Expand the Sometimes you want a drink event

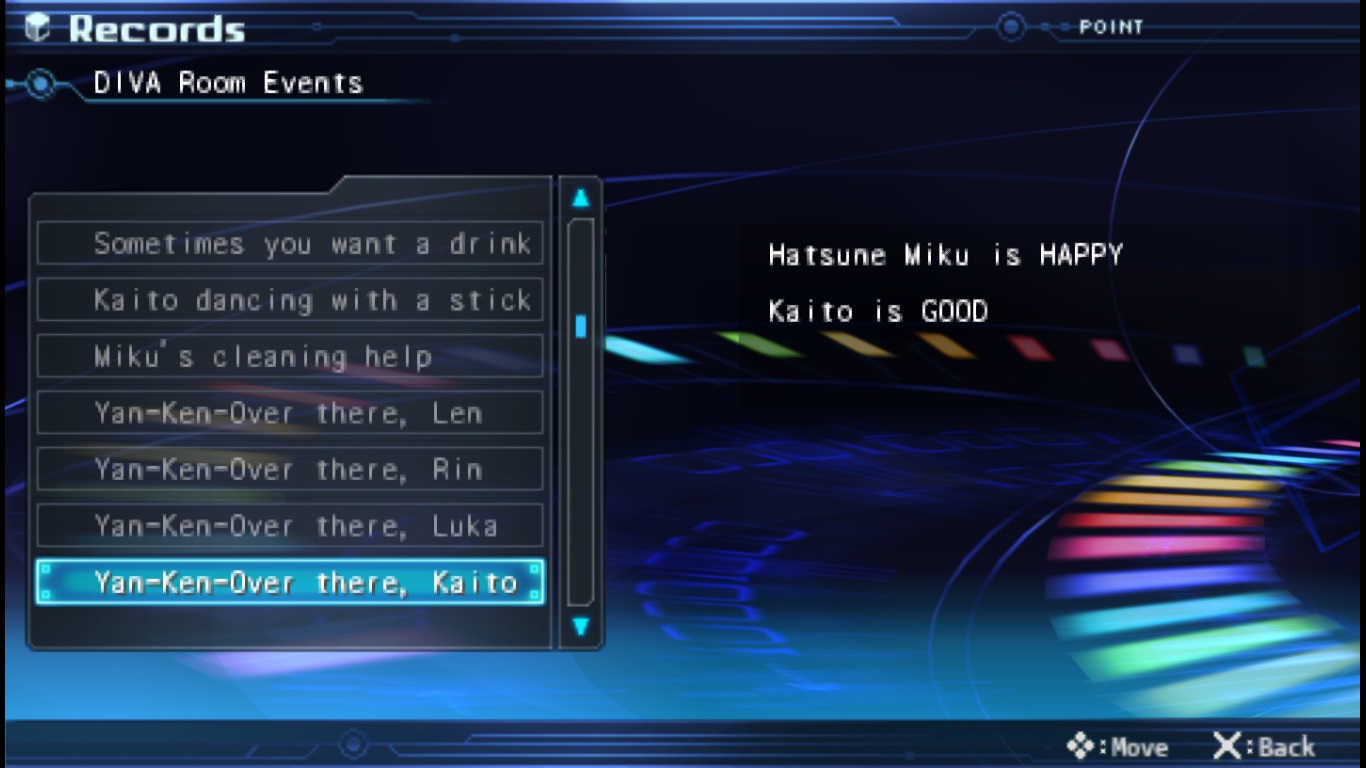pyautogui.click(x=289, y=243)
